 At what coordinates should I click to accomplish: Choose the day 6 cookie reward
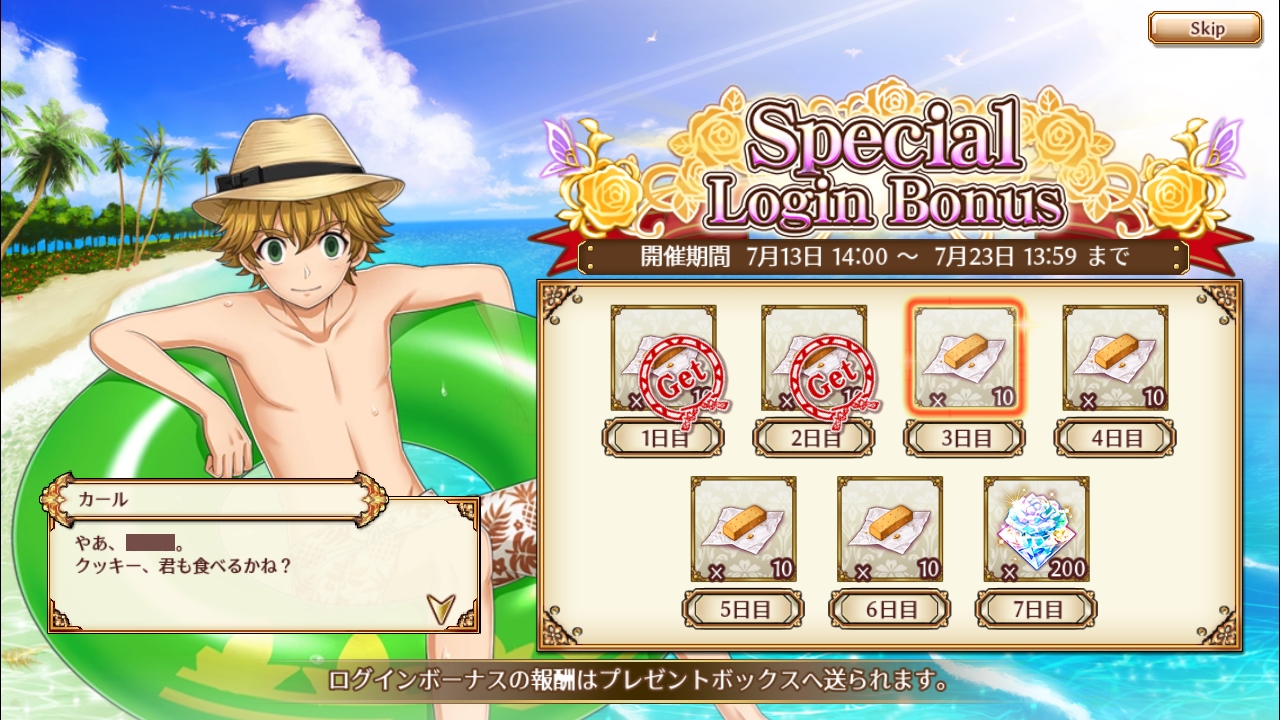tap(890, 529)
